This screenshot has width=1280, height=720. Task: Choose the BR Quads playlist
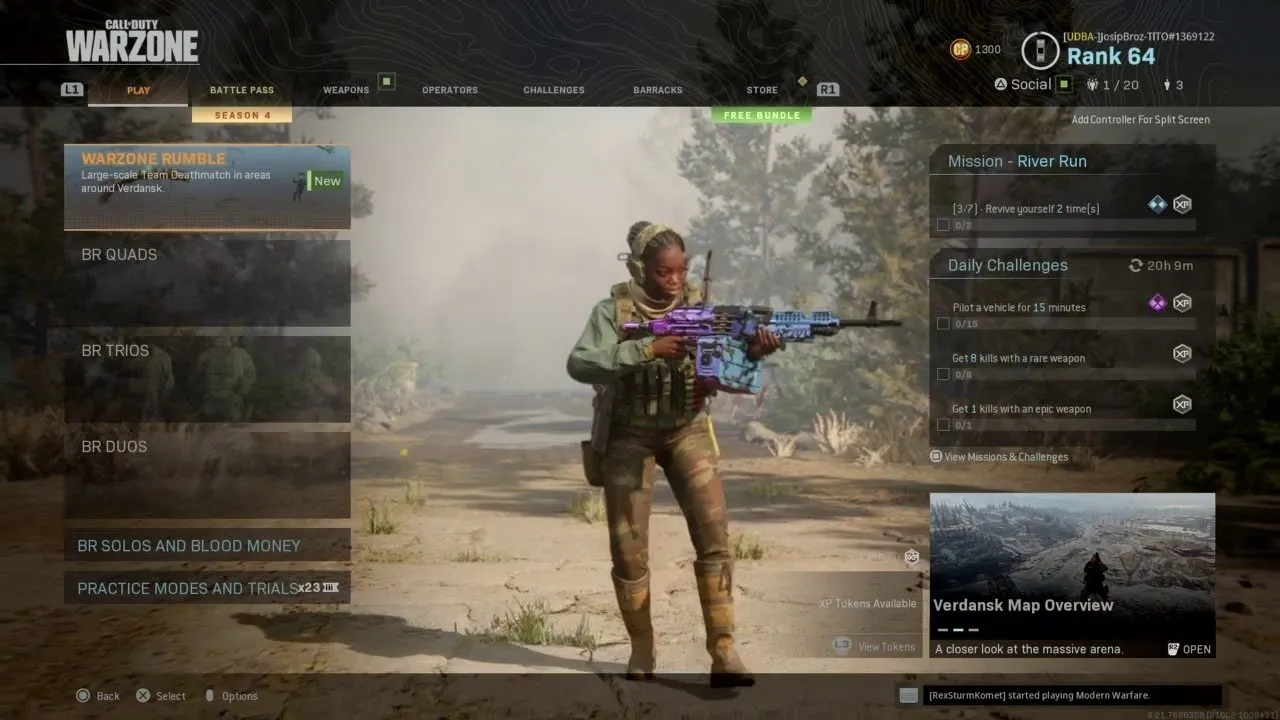(207, 283)
